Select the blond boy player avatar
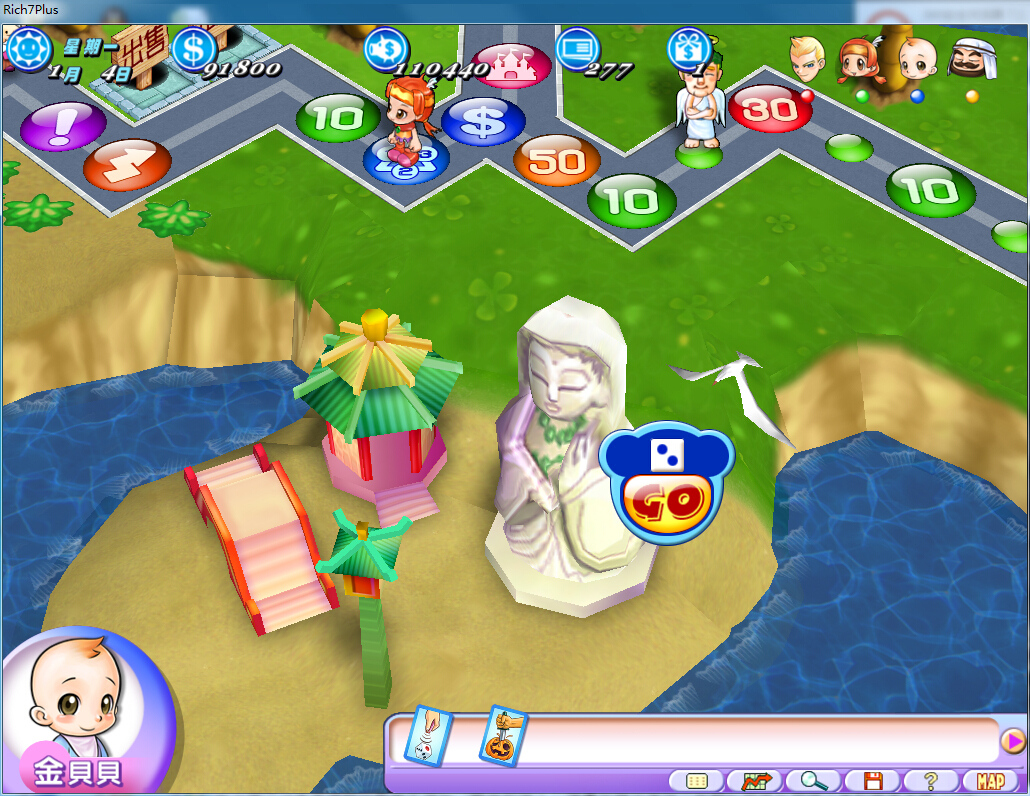This screenshot has width=1030, height=796. tap(804, 59)
